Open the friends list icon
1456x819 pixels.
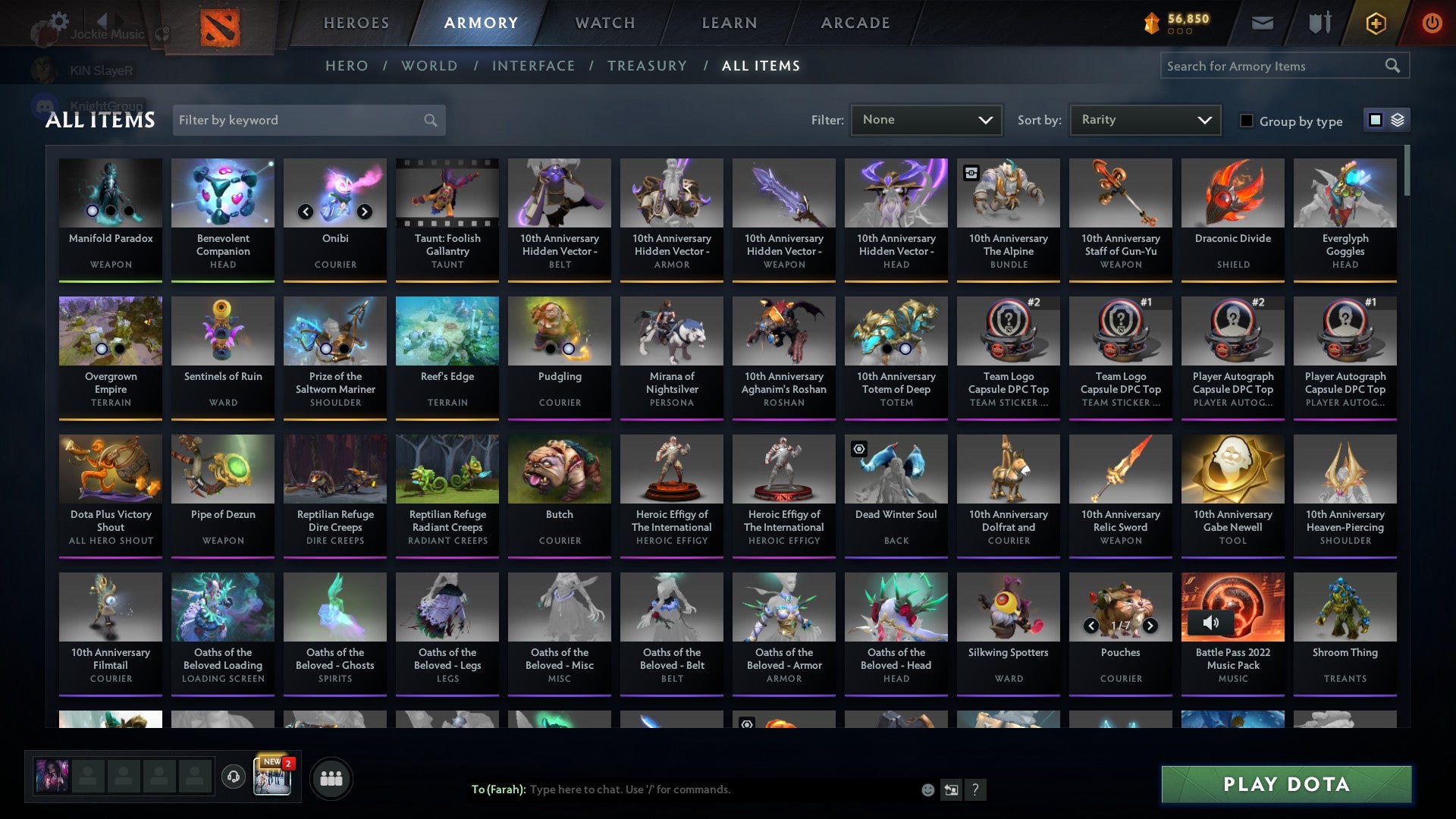pos(331,777)
